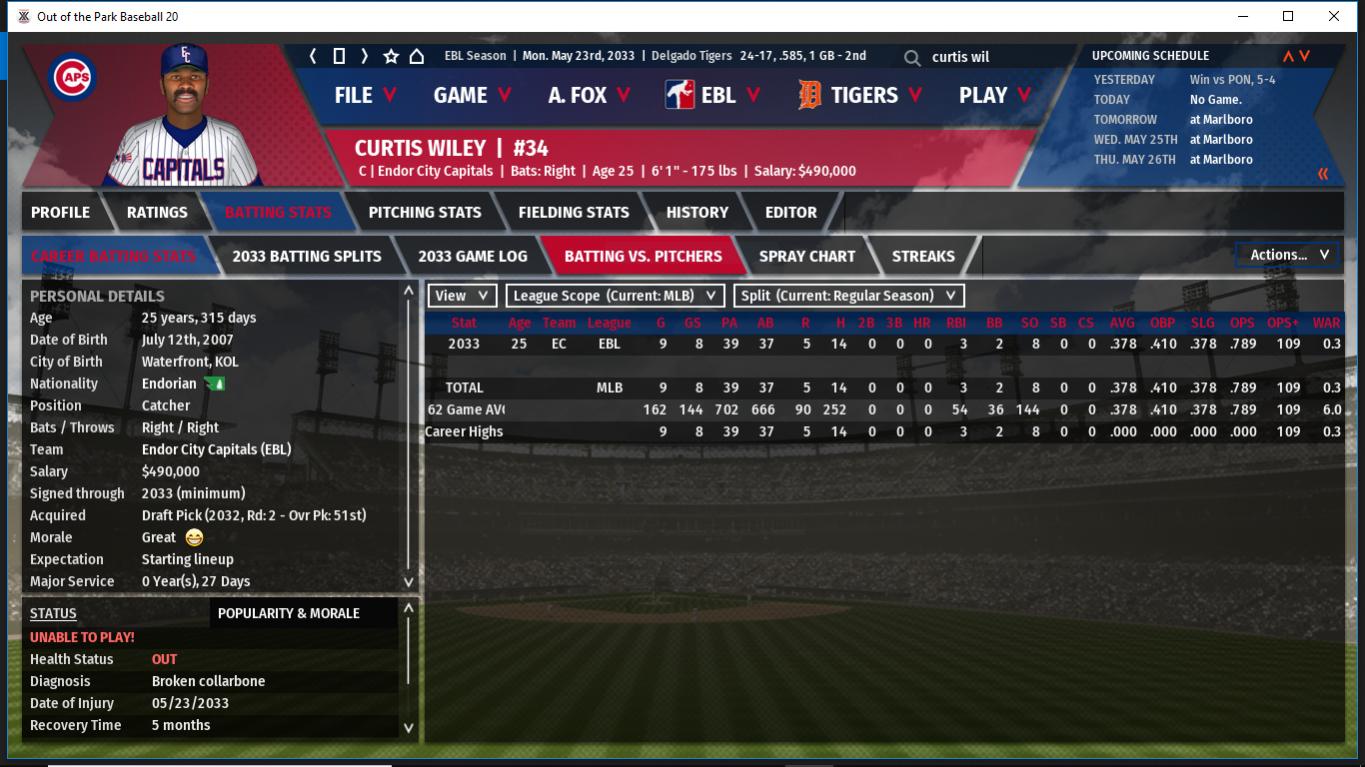Open the SPRAY CHART subtab
1365x767 pixels.
click(807, 256)
